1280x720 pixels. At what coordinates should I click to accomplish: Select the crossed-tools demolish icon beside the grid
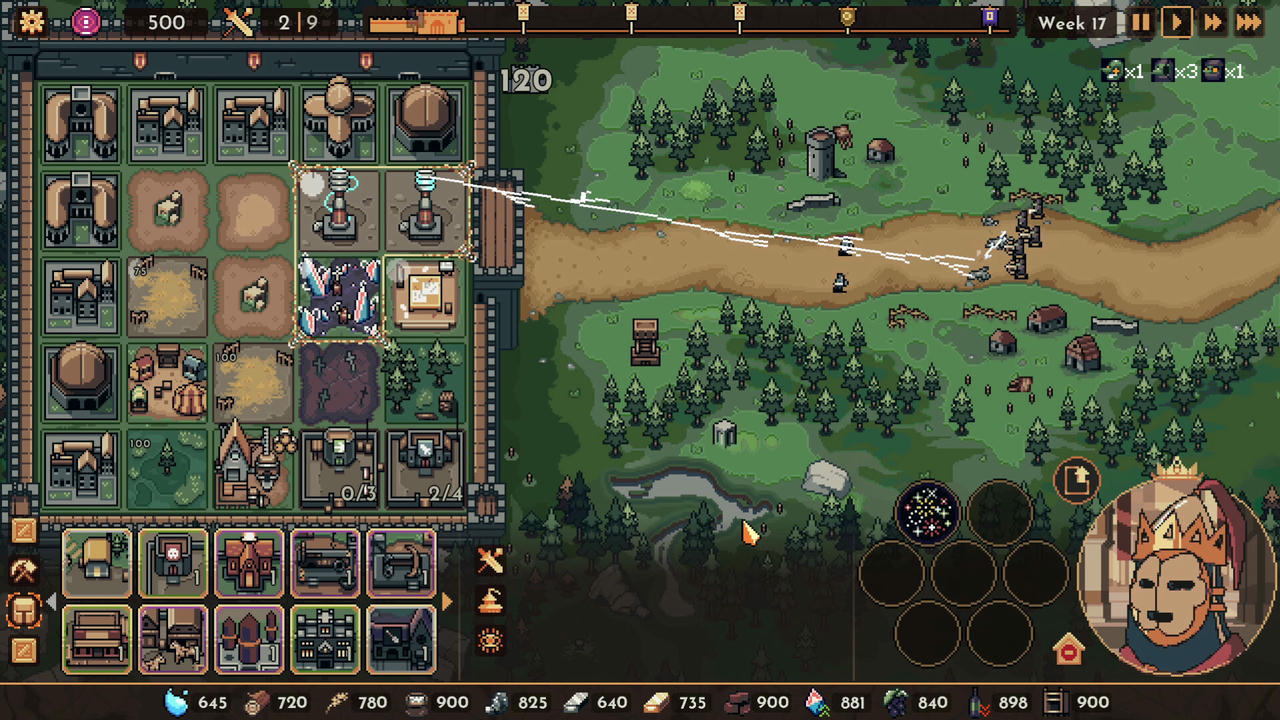coord(490,561)
